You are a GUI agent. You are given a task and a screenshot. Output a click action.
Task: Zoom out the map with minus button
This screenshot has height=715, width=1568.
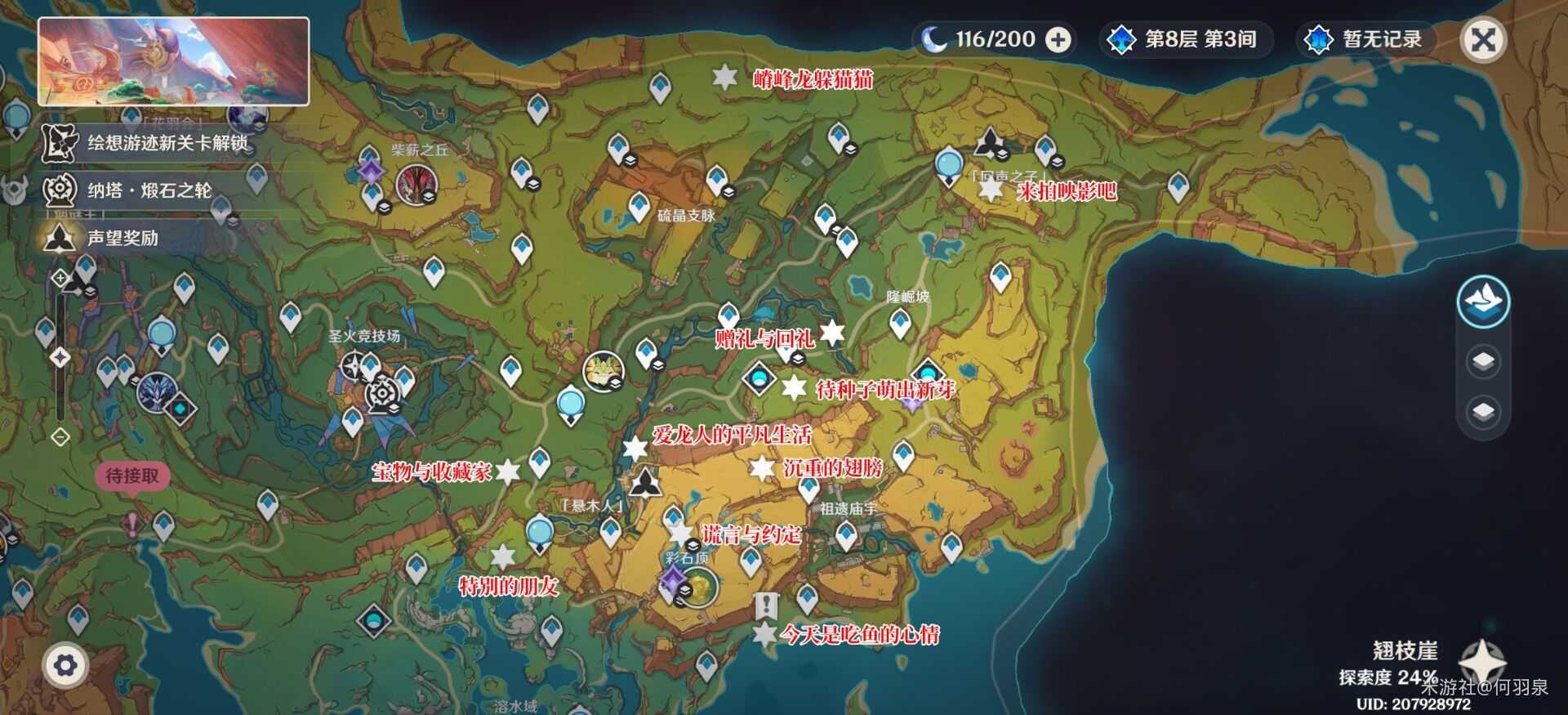point(60,437)
